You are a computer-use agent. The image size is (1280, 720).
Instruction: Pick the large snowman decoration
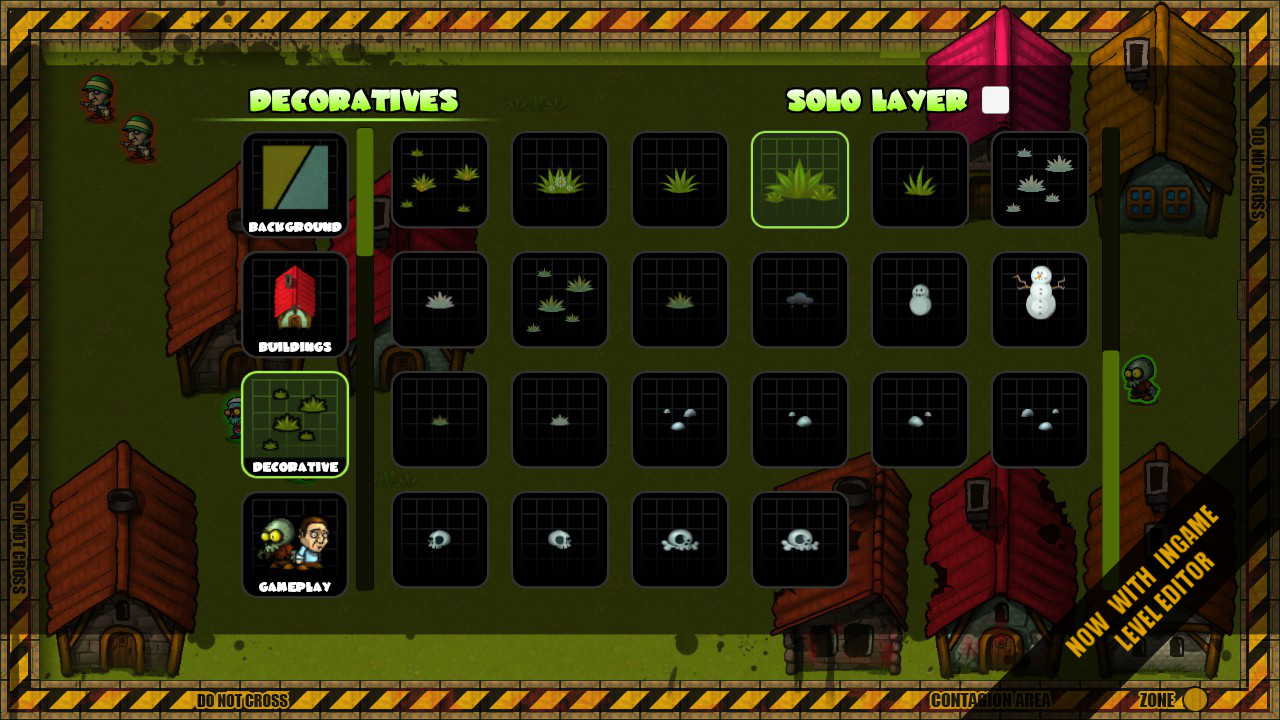(1039, 299)
